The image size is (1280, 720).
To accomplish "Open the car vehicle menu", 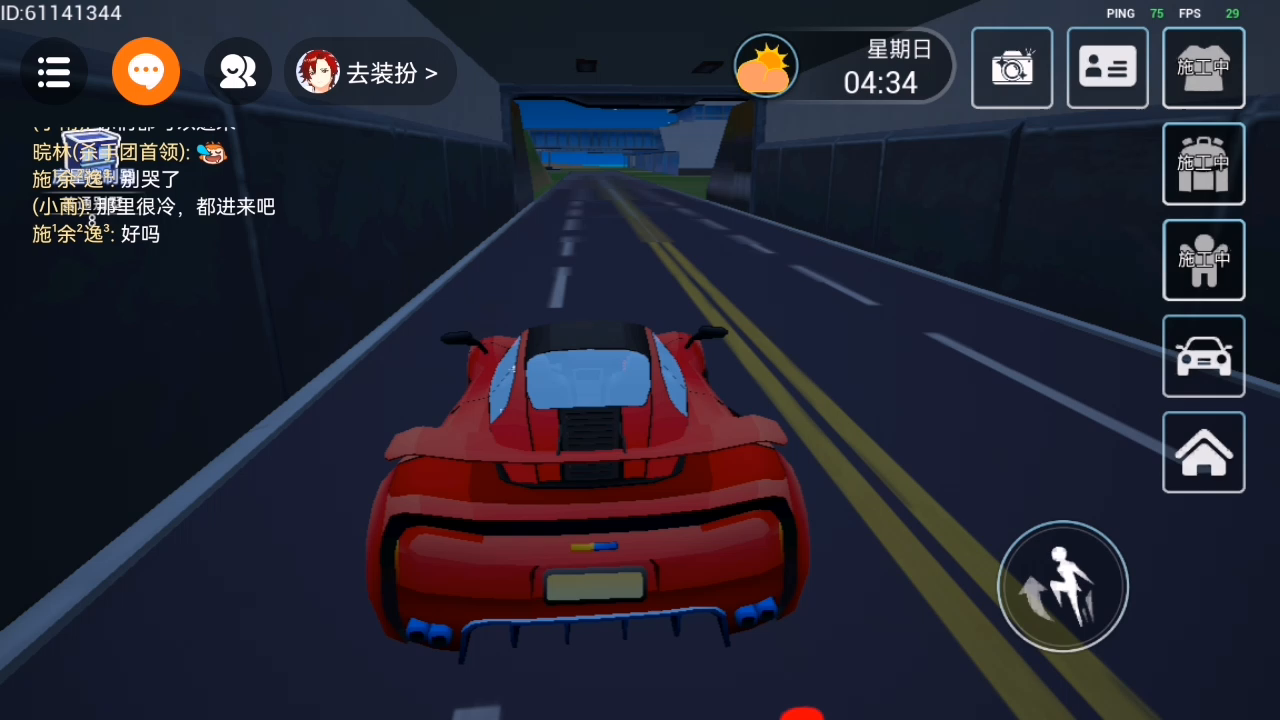I will pos(1203,356).
